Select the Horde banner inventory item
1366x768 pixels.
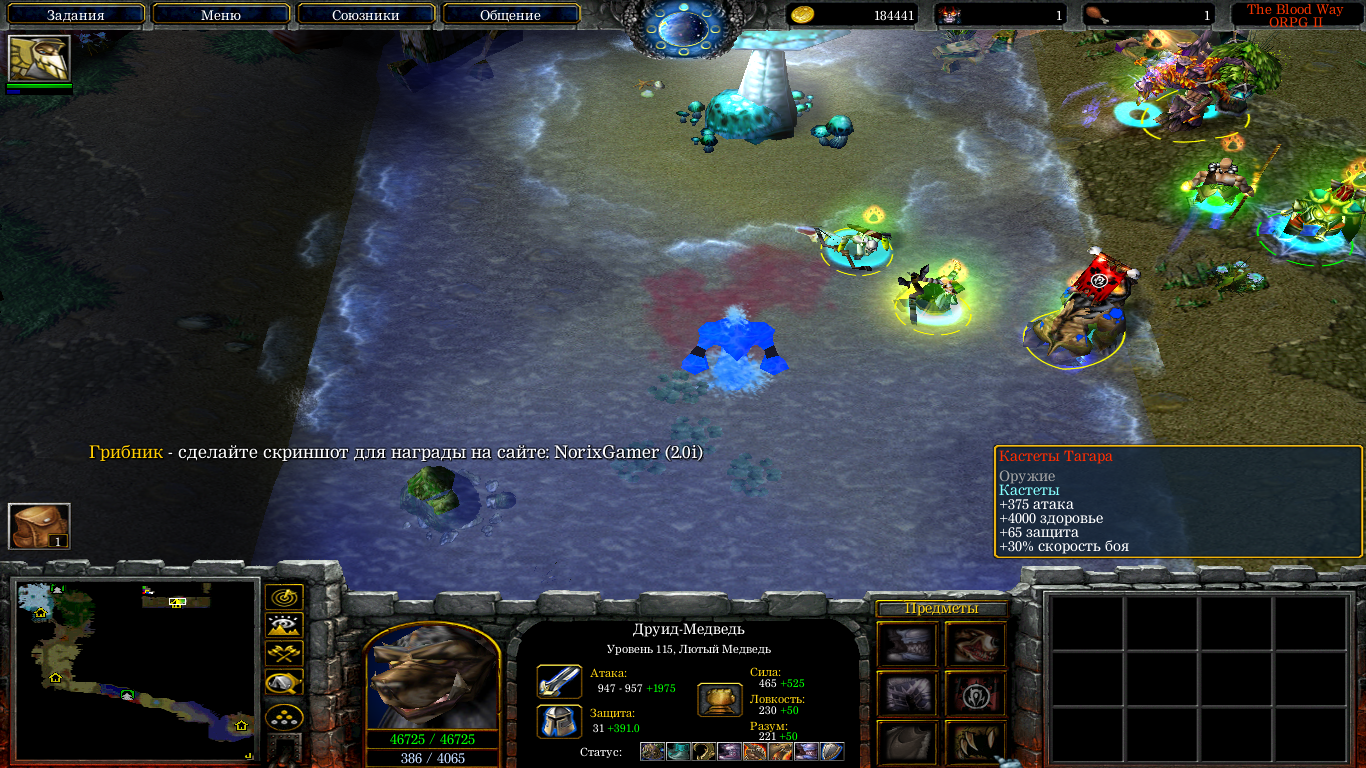point(975,692)
